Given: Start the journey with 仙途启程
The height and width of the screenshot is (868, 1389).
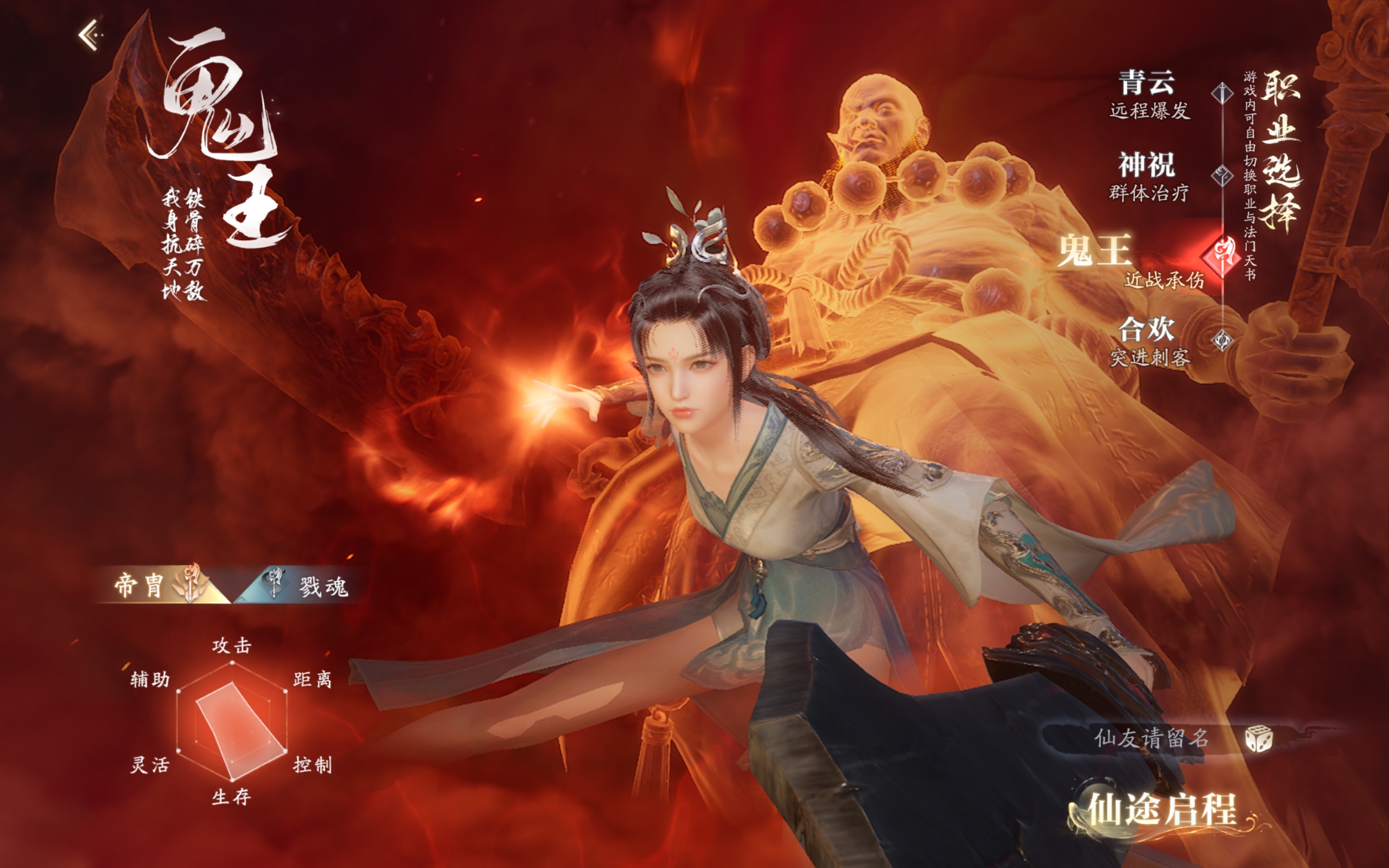Looking at the screenshot, I should [x=1162, y=809].
